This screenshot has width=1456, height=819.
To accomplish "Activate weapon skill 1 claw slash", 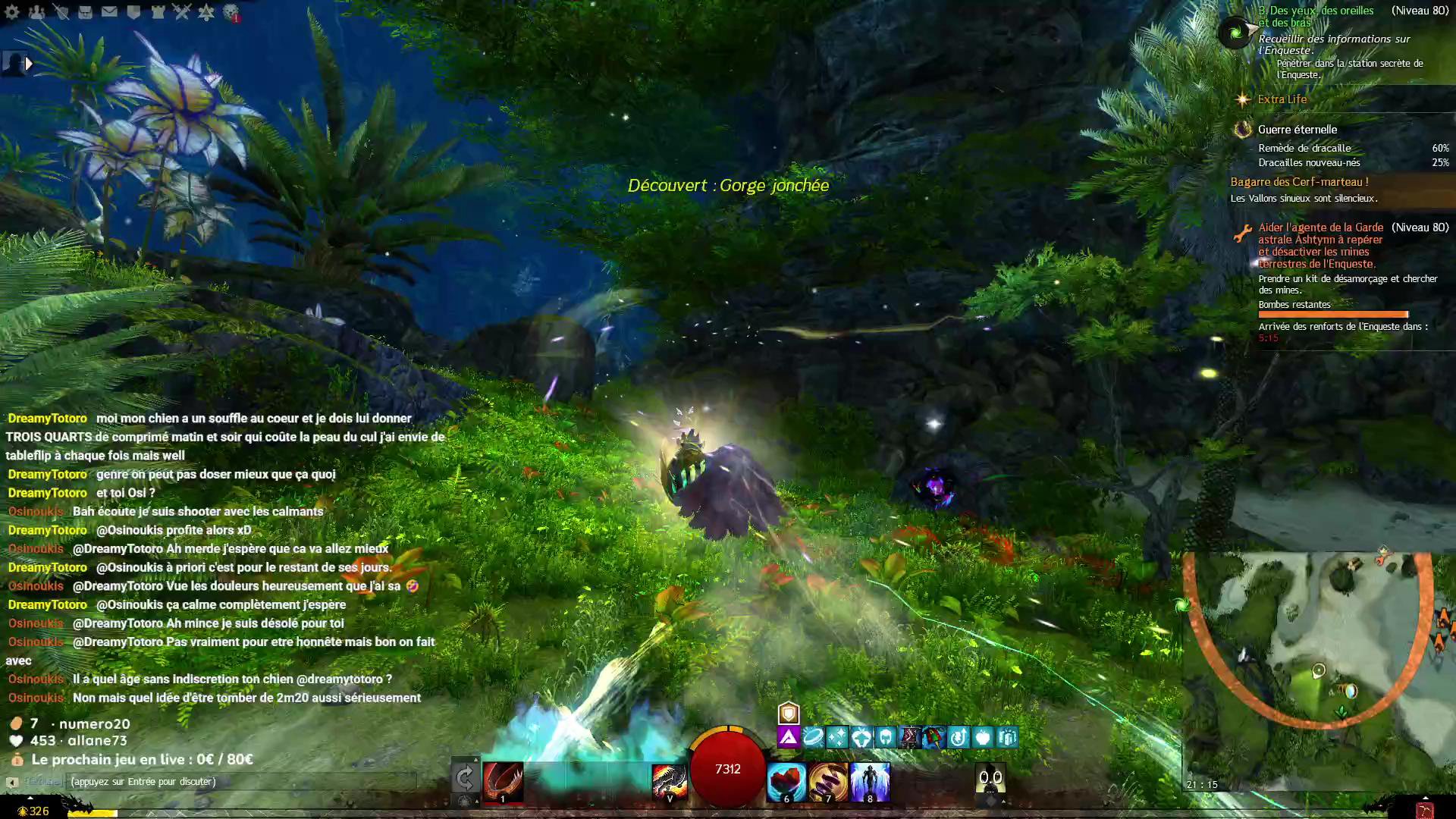I will 503,781.
